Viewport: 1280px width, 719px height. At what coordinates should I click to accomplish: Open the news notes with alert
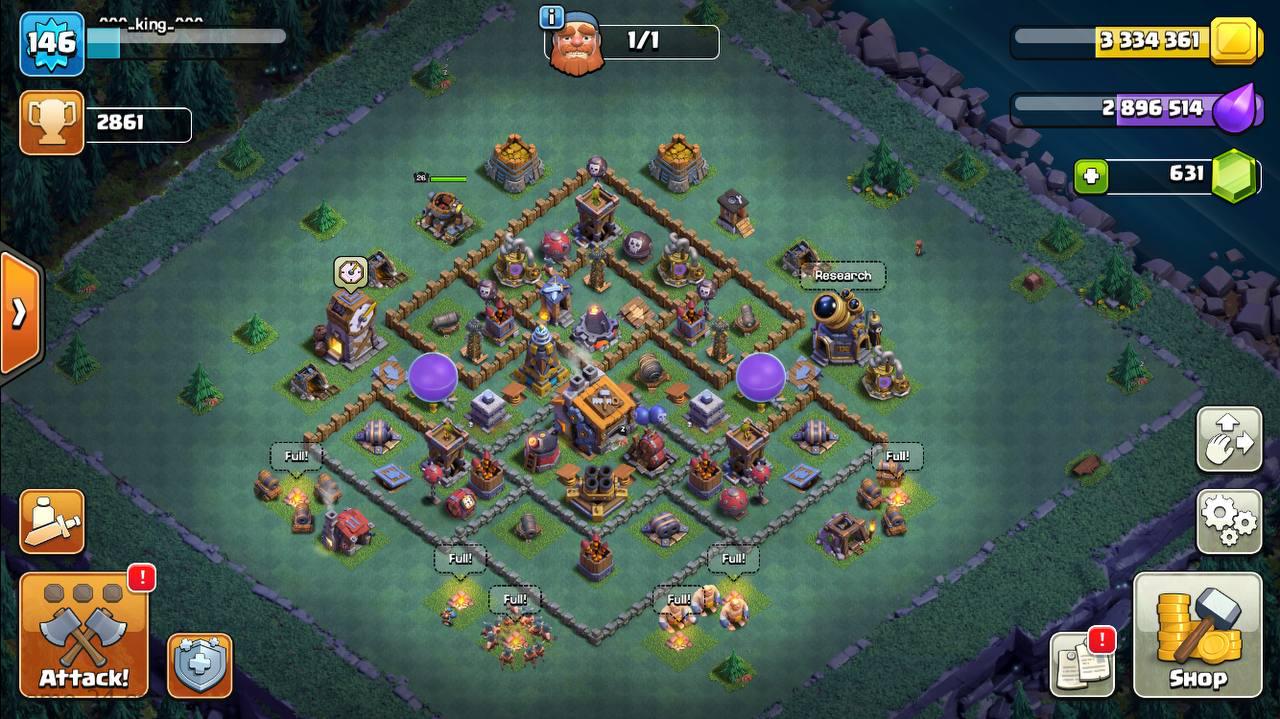[1083, 663]
